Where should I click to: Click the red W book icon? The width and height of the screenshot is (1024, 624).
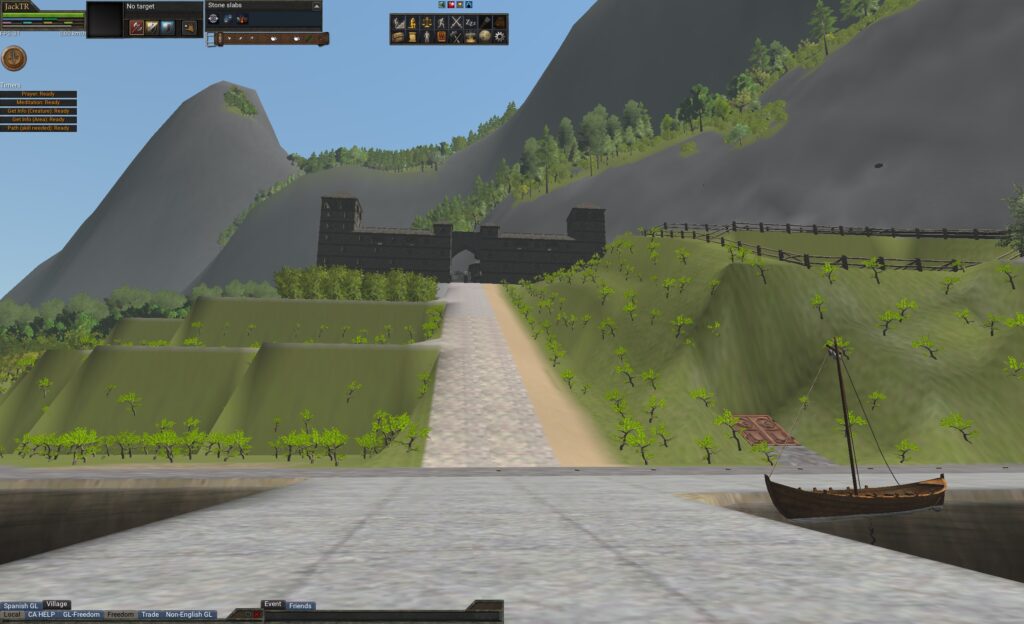[x=442, y=37]
